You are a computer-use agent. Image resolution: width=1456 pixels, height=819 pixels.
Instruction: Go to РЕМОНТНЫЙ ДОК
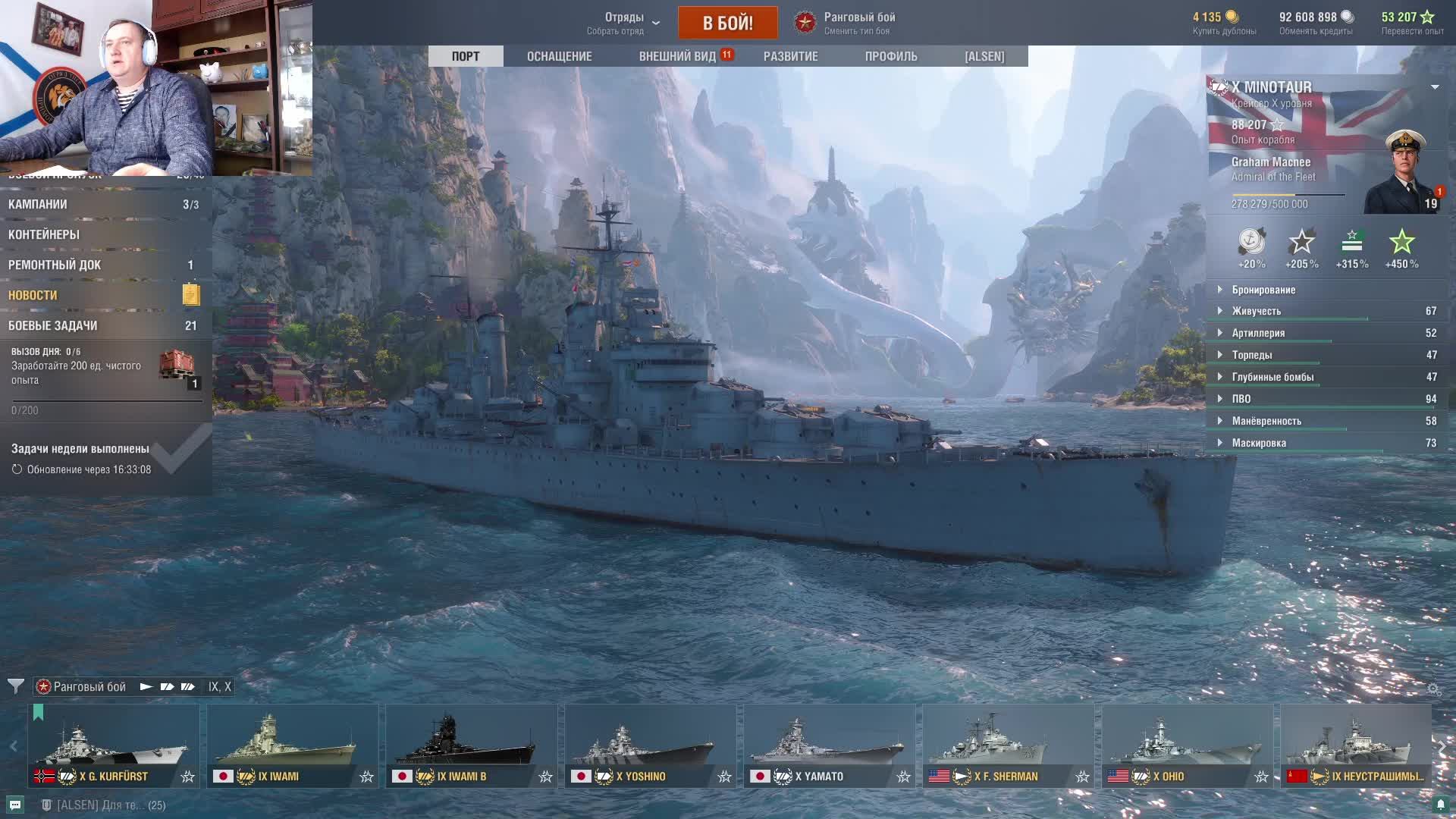(55, 265)
